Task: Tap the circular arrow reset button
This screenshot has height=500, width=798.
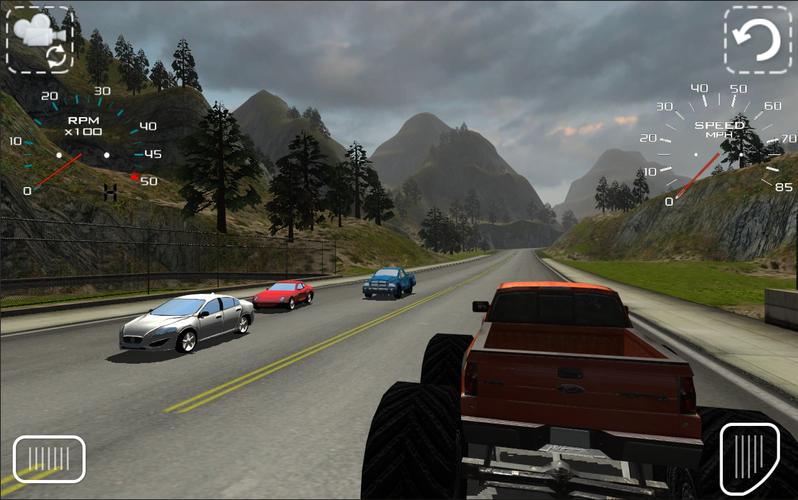Action: pos(757,39)
